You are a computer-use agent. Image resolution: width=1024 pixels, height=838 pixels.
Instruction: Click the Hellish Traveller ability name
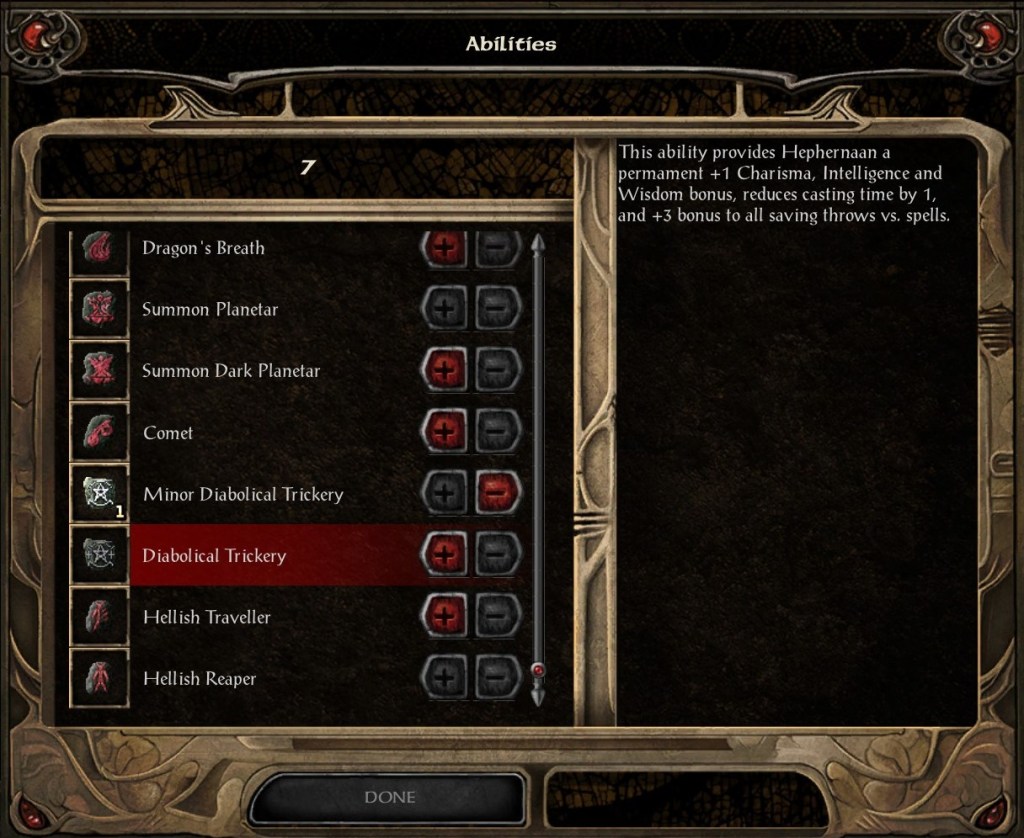coord(206,617)
